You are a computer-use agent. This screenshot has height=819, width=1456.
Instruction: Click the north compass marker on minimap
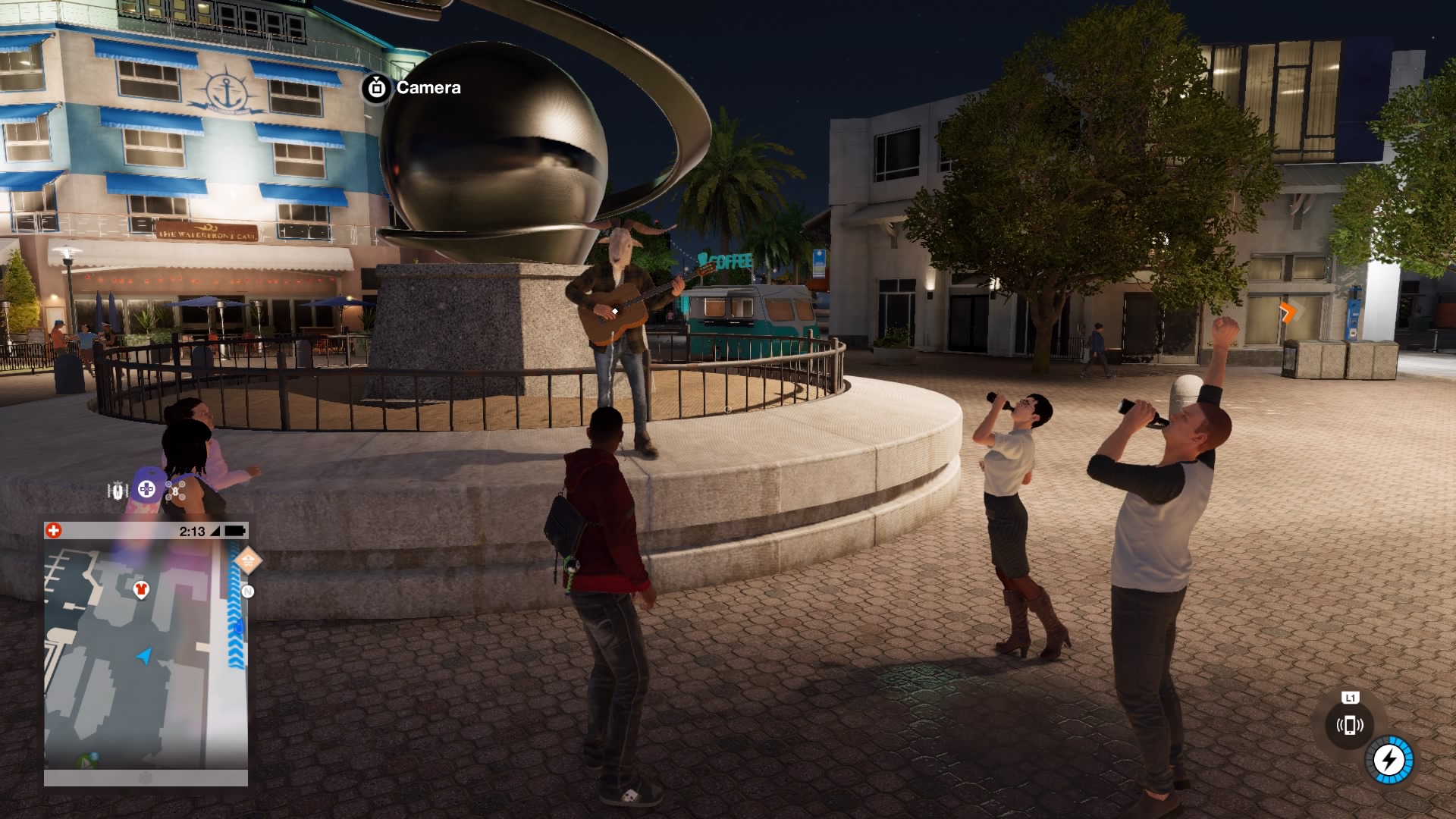(247, 591)
